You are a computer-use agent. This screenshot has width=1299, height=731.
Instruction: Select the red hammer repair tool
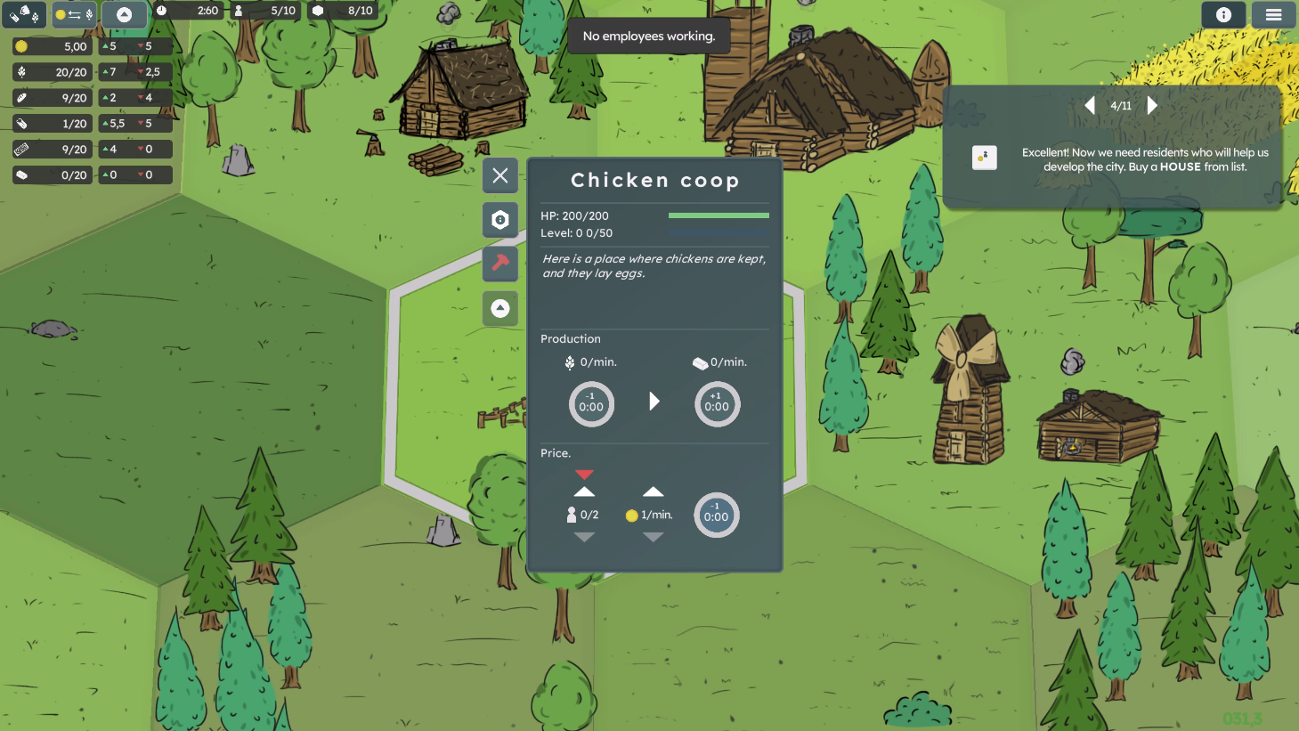point(500,264)
